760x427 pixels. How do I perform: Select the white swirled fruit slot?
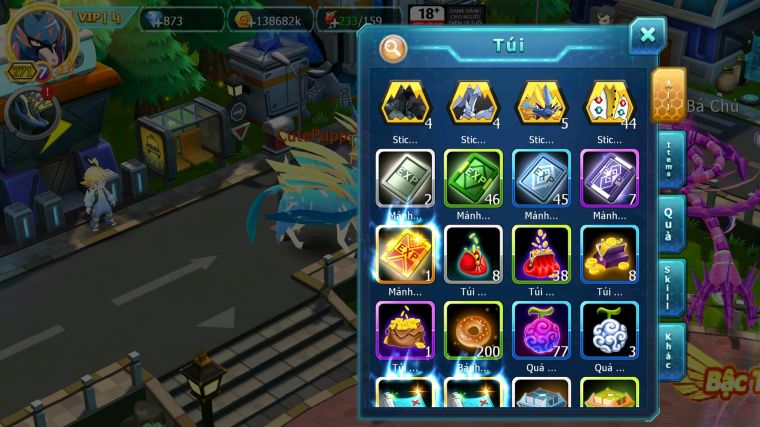pos(609,329)
